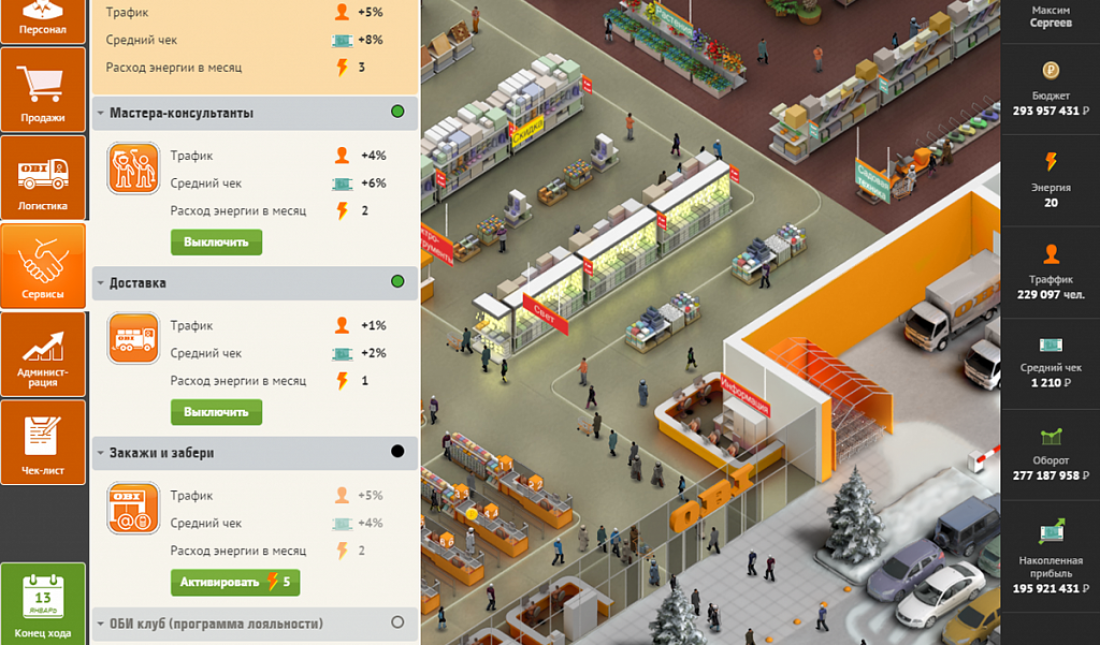Open the Администрация section
Screen dimensions: 1100x645
tap(43, 353)
